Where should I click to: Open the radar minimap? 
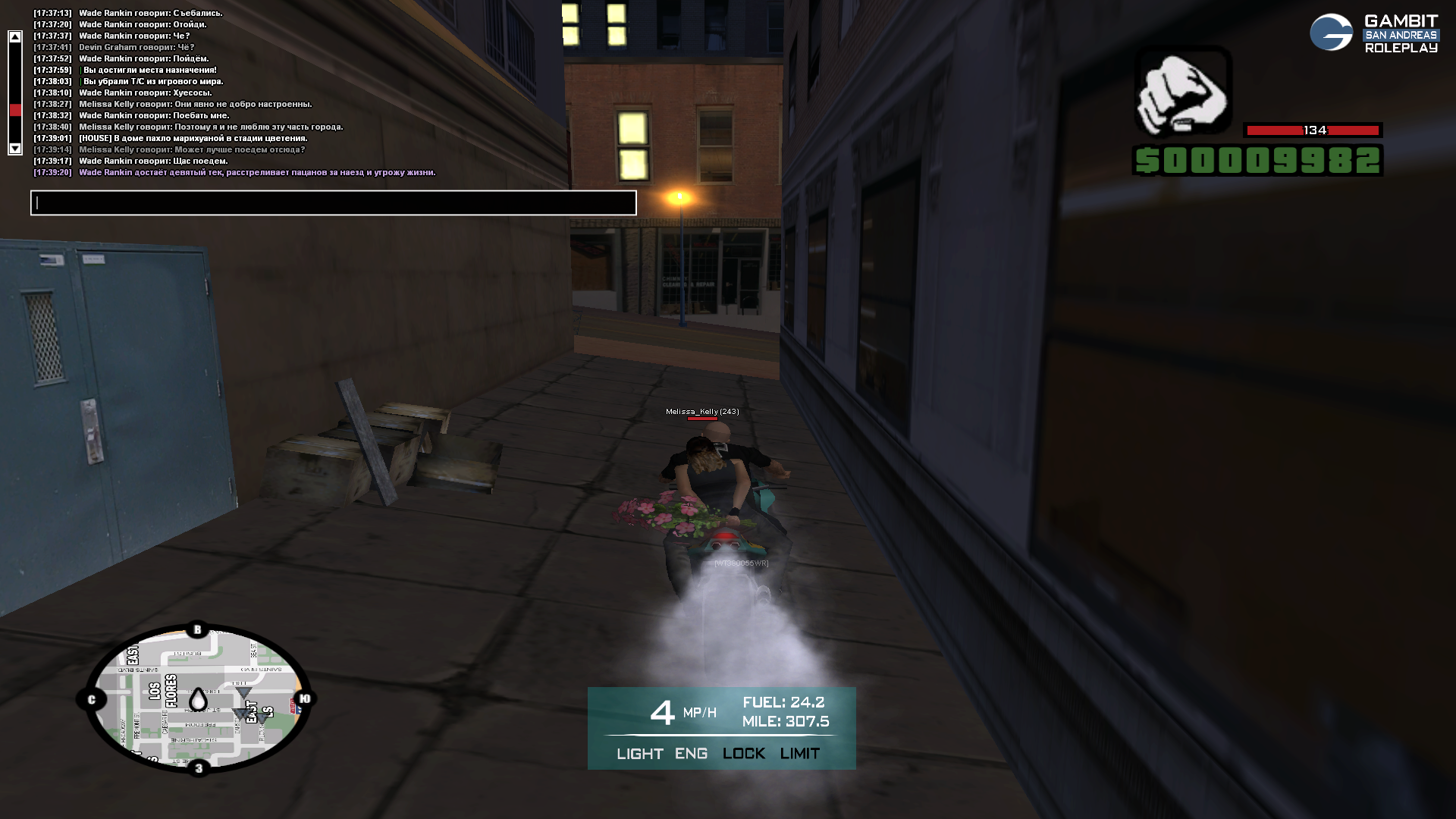click(x=197, y=698)
